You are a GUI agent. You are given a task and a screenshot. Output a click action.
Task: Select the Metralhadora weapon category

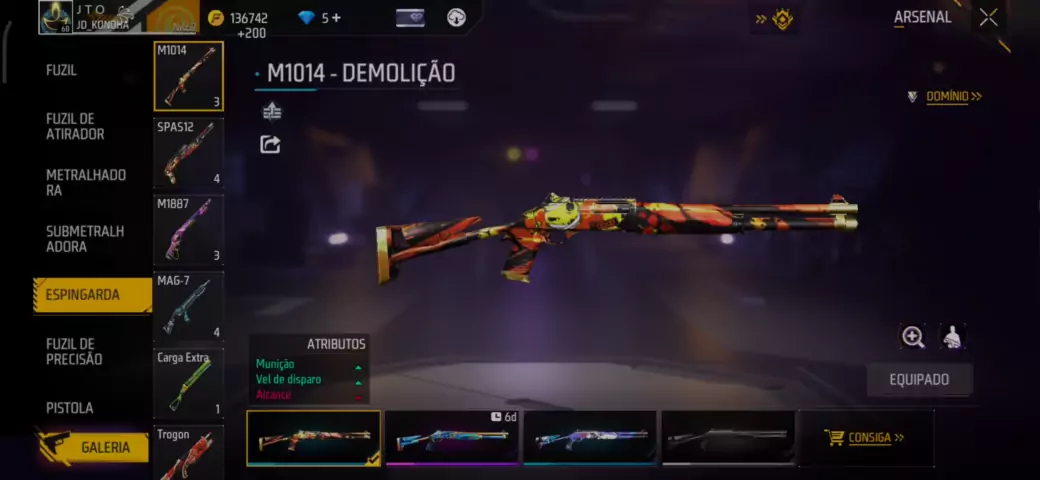(86, 182)
